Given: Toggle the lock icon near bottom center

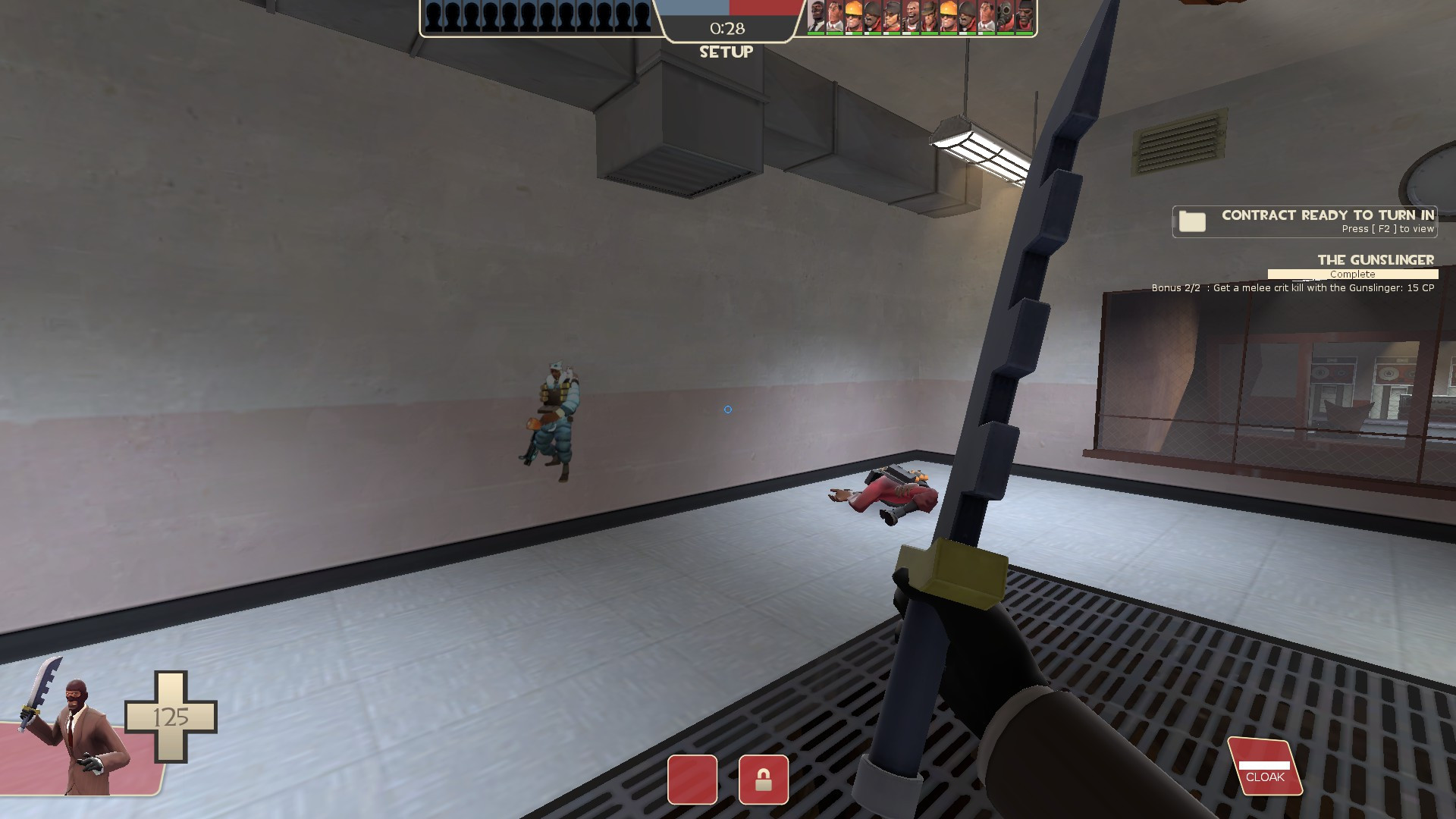Looking at the screenshot, I should pos(764,781).
